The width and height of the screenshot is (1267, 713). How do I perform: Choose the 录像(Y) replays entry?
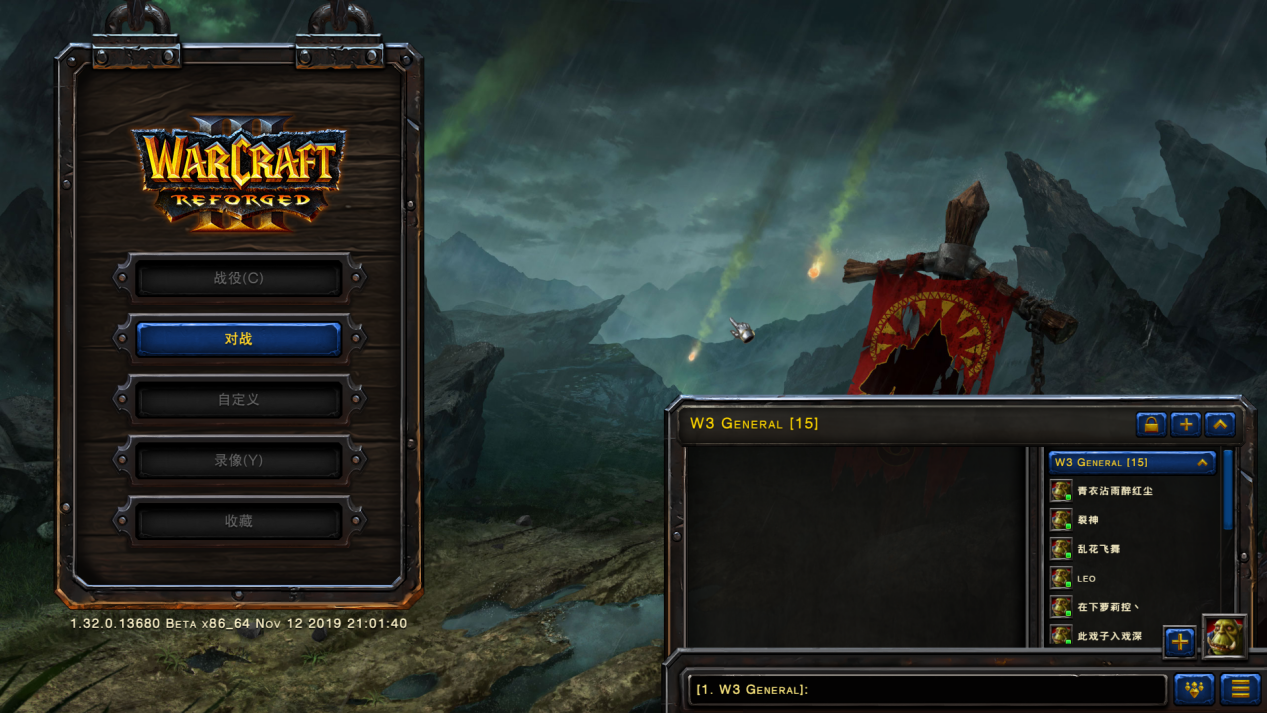pos(238,461)
